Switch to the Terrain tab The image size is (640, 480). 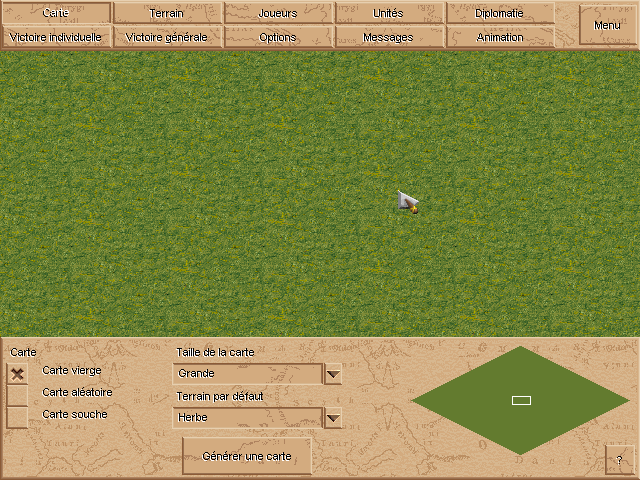tap(166, 13)
